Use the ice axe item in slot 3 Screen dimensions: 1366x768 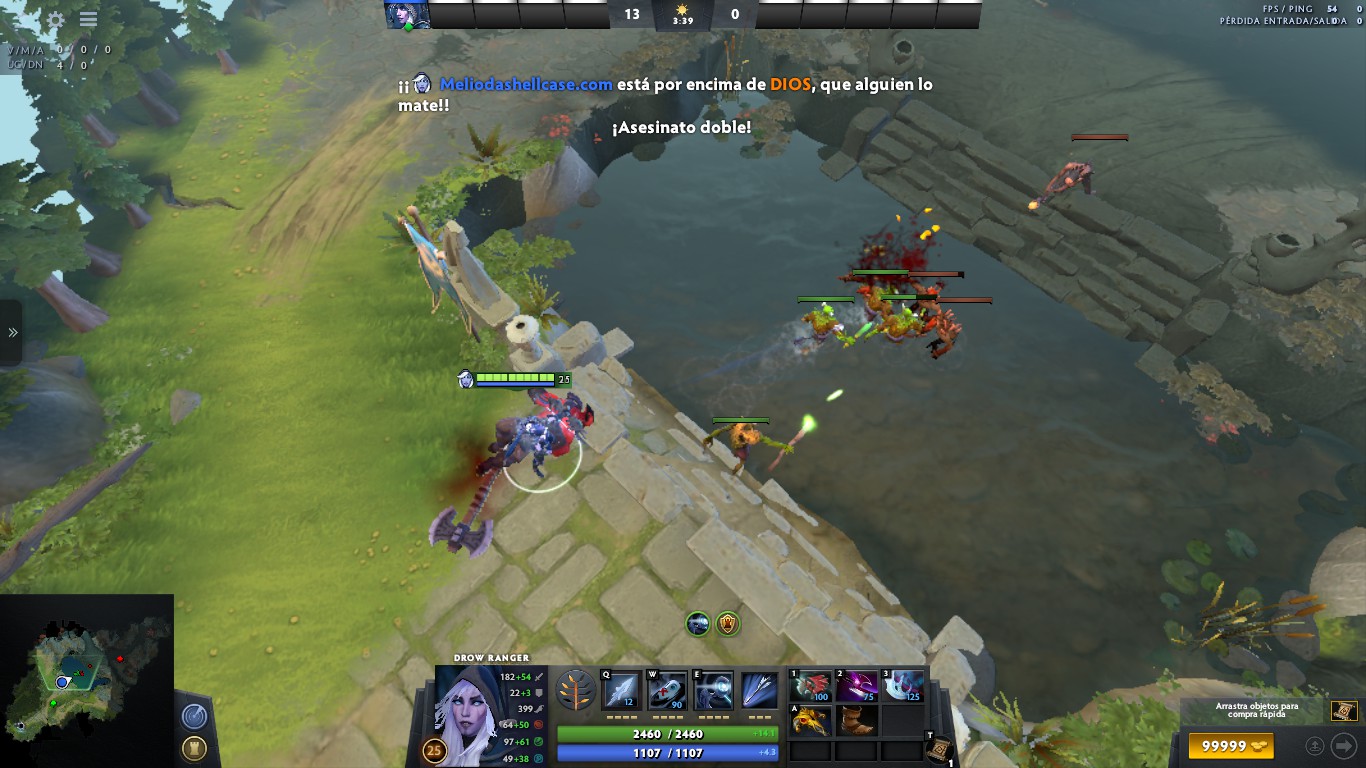pyautogui.click(x=902, y=687)
